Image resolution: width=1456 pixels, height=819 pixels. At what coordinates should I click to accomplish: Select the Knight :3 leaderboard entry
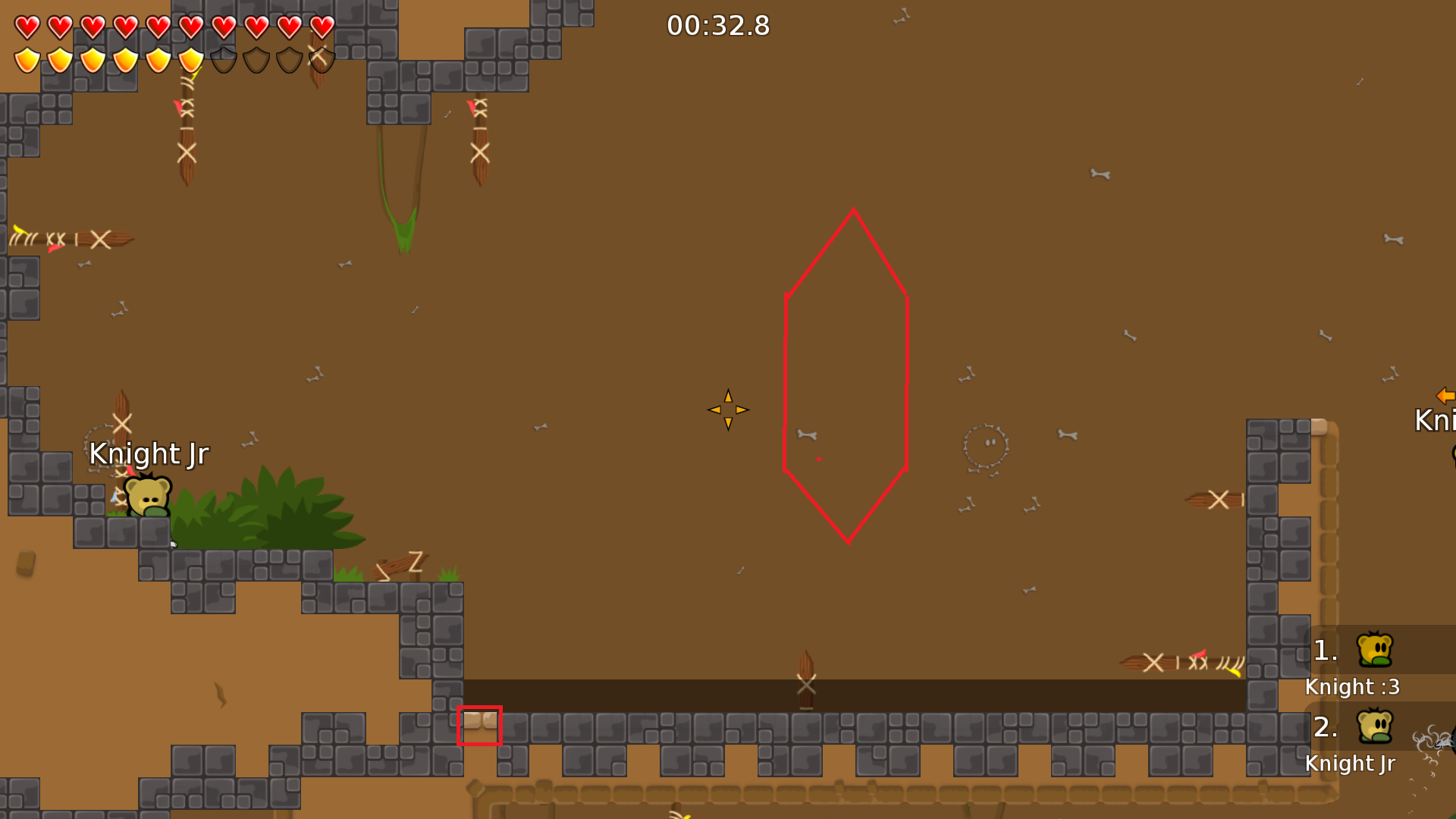1351,687
